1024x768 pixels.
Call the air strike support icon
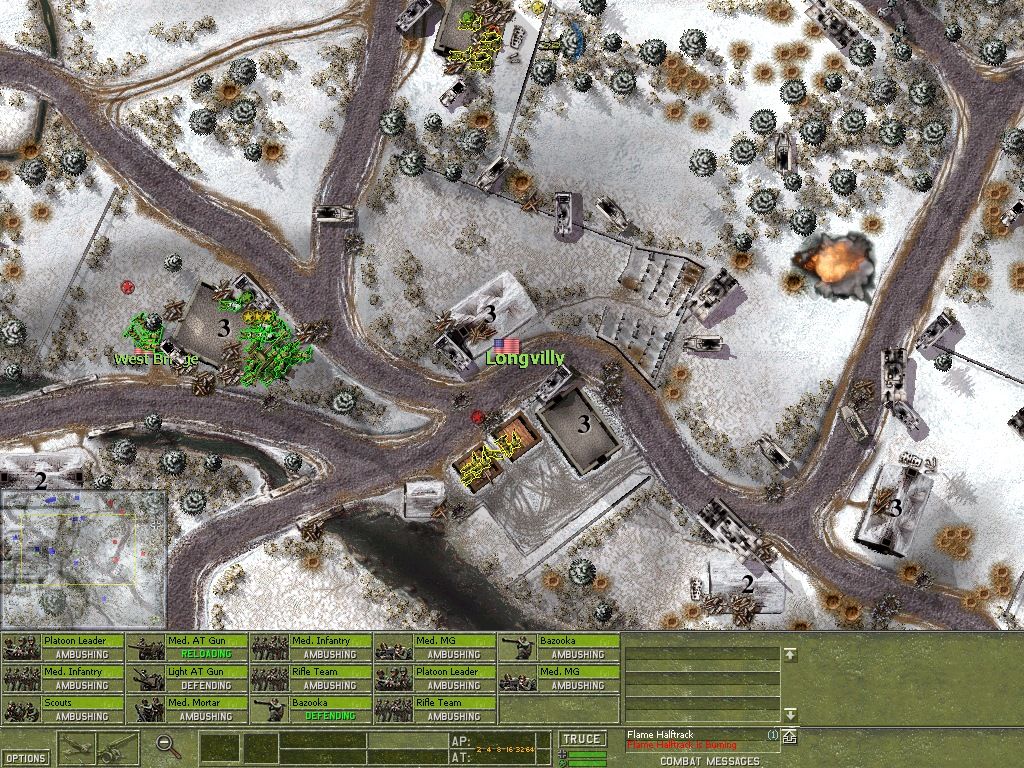pyautogui.click(x=77, y=747)
